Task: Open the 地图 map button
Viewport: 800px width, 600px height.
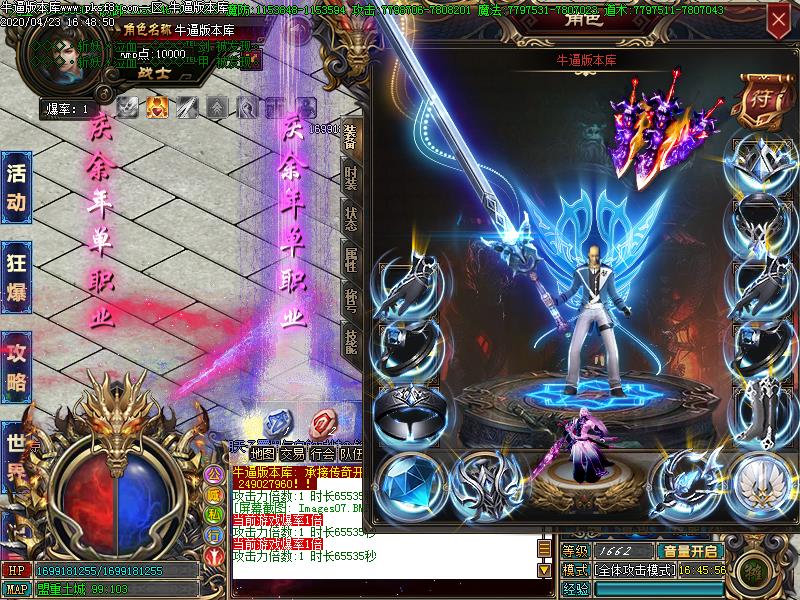Action: (x=262, y=453)
